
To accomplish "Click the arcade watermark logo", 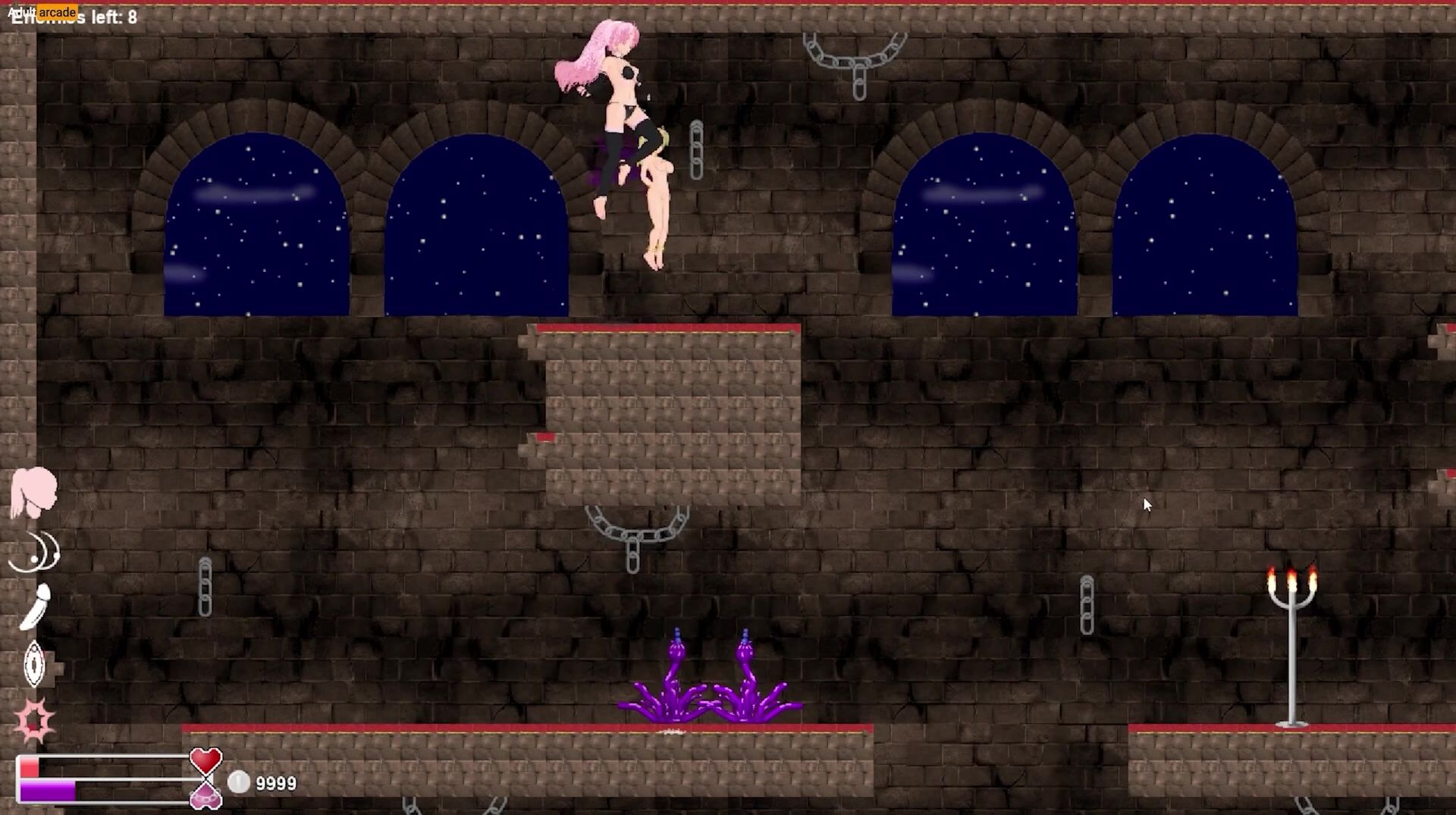I will (x=42, y=11).
